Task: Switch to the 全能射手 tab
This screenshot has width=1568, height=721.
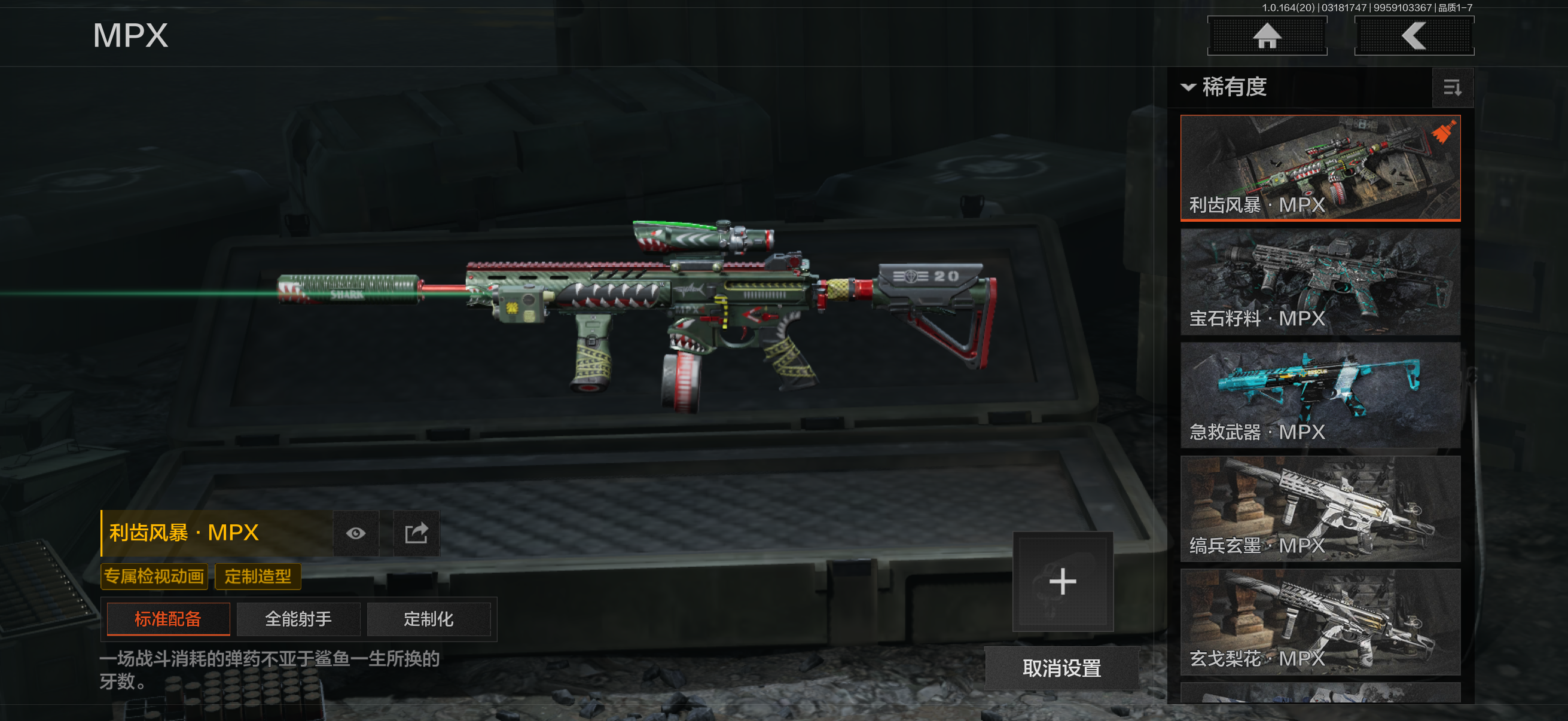Action: tap(298, 619)
